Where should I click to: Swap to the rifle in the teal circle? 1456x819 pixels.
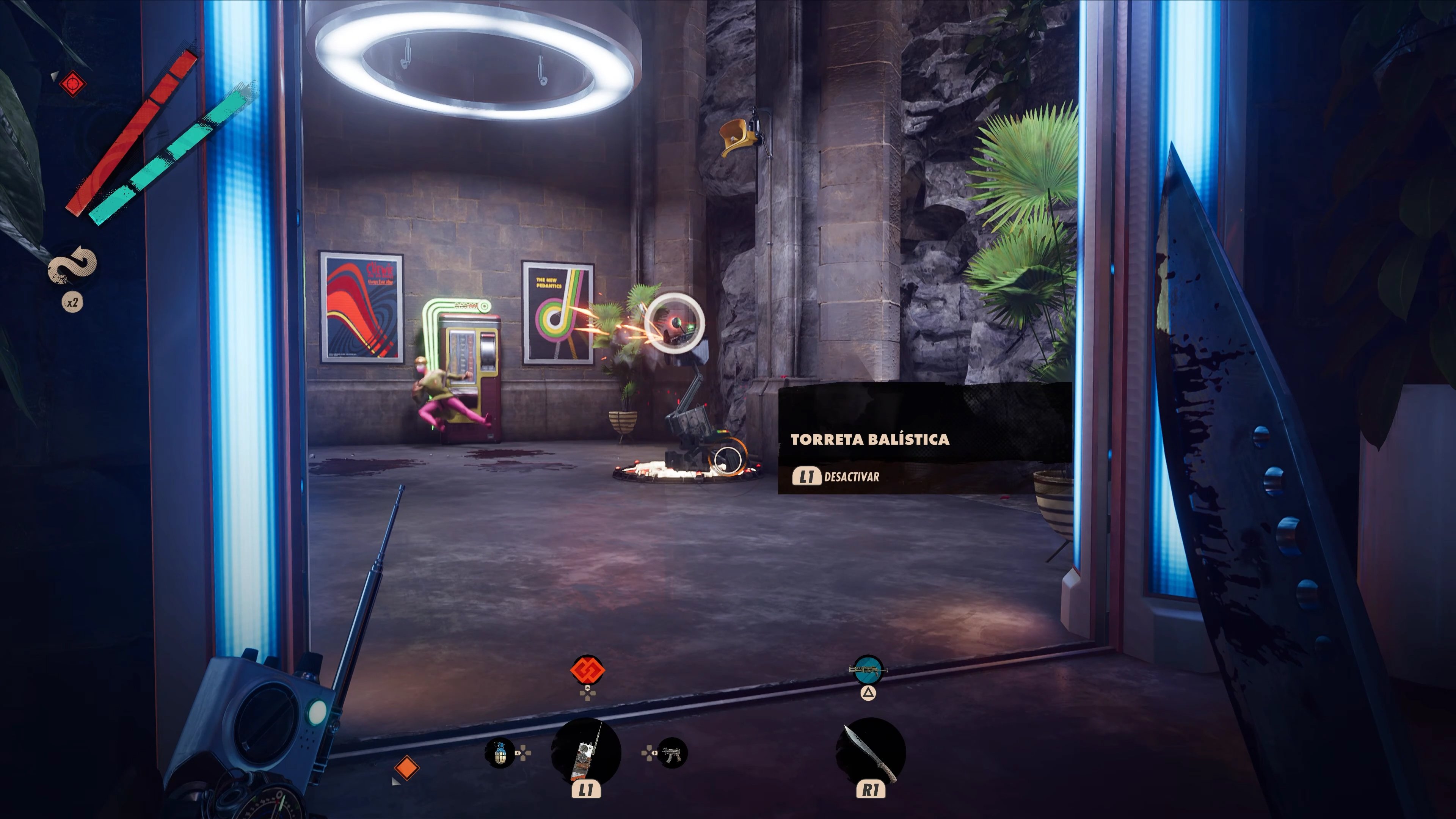pos(868,670)
